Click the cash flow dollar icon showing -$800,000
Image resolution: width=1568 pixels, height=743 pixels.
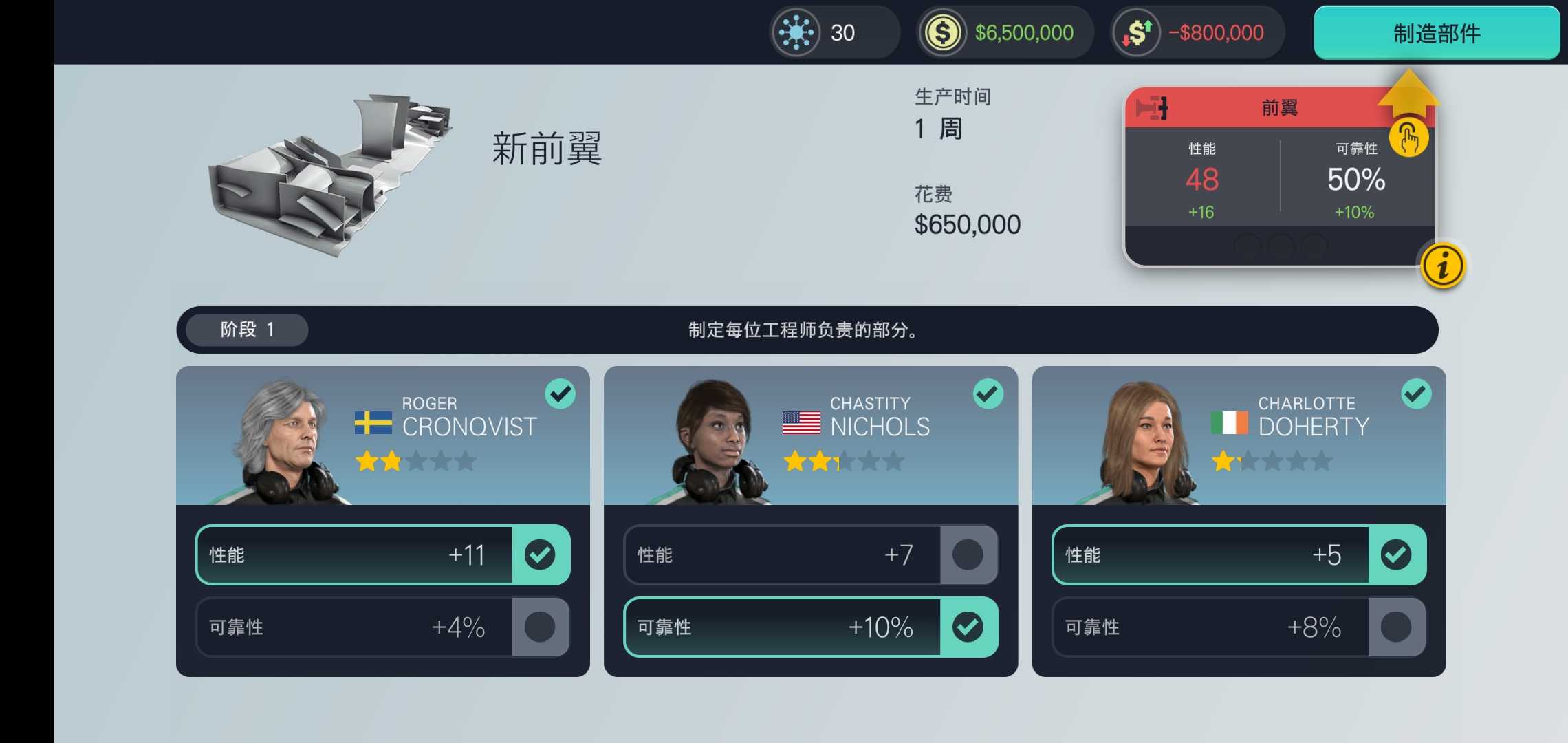[x=1135, y=32]
